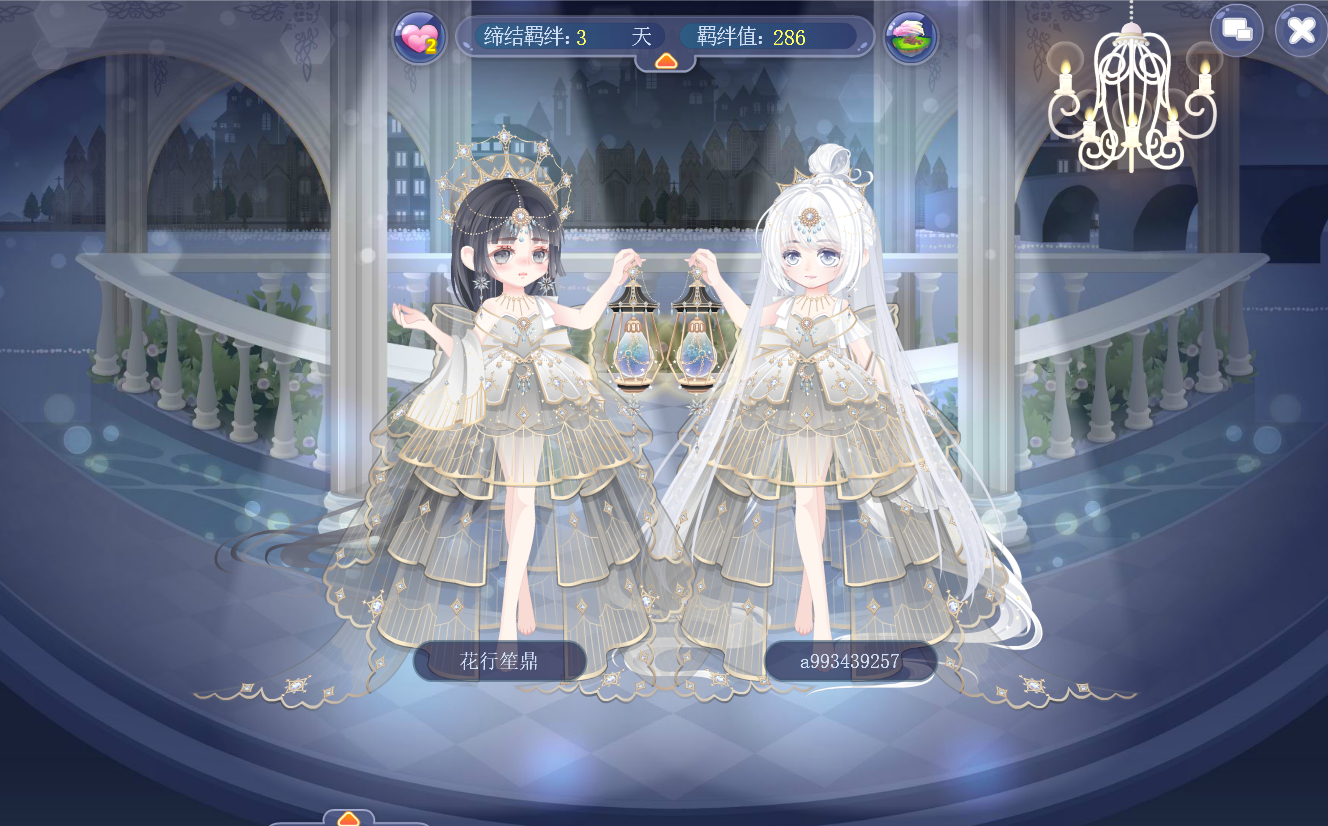Tap the pink hearts bond level icon
This screenshot has height=826, width=1328.
(x=419, y=38)
